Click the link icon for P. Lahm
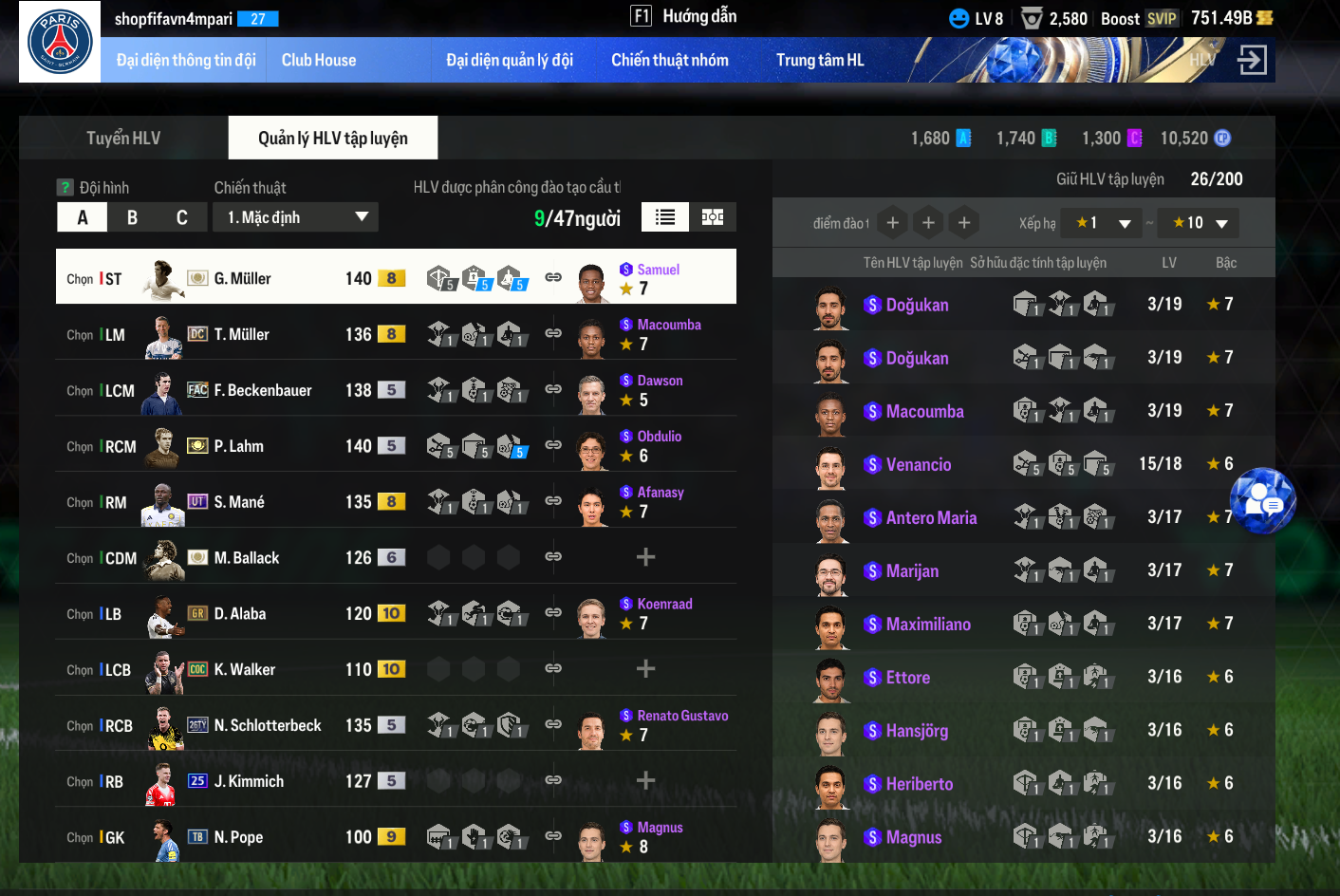 pyautogui.click(x=553, y=445)
